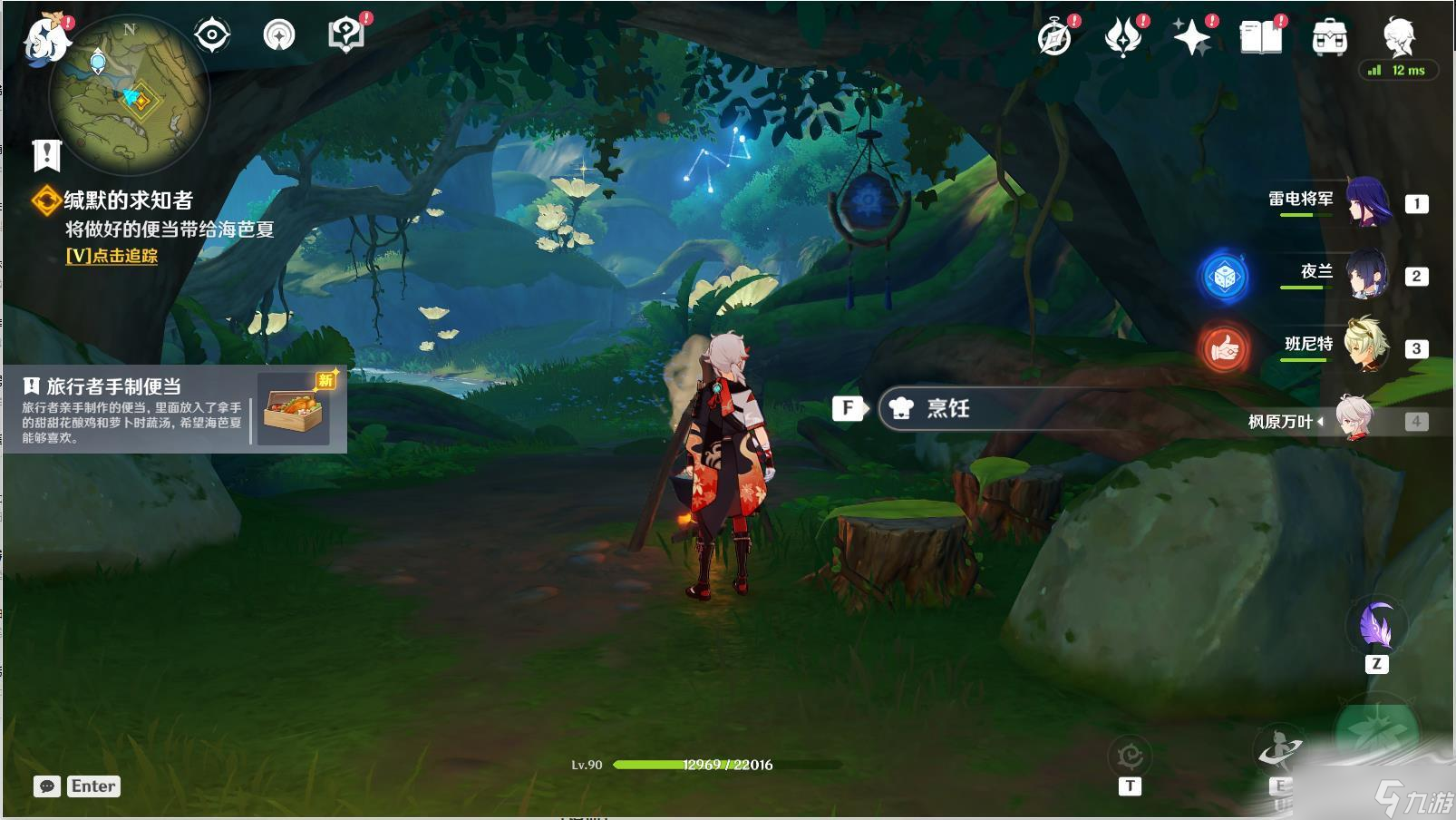Image resolution: width=1456 pixels, height=820 pixels.
Task: Open the wish star icon
Action: (1191, 38)
